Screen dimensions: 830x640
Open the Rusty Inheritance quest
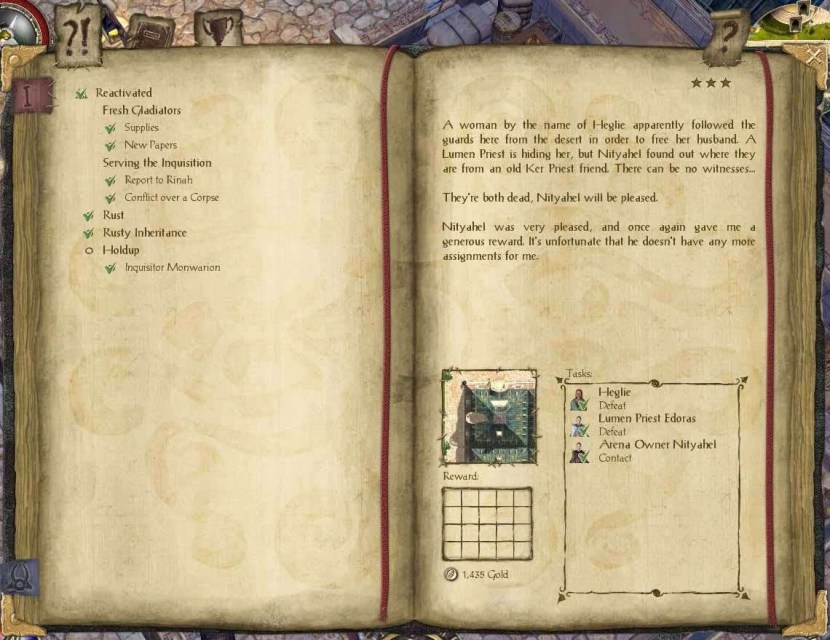coord(144,233)
